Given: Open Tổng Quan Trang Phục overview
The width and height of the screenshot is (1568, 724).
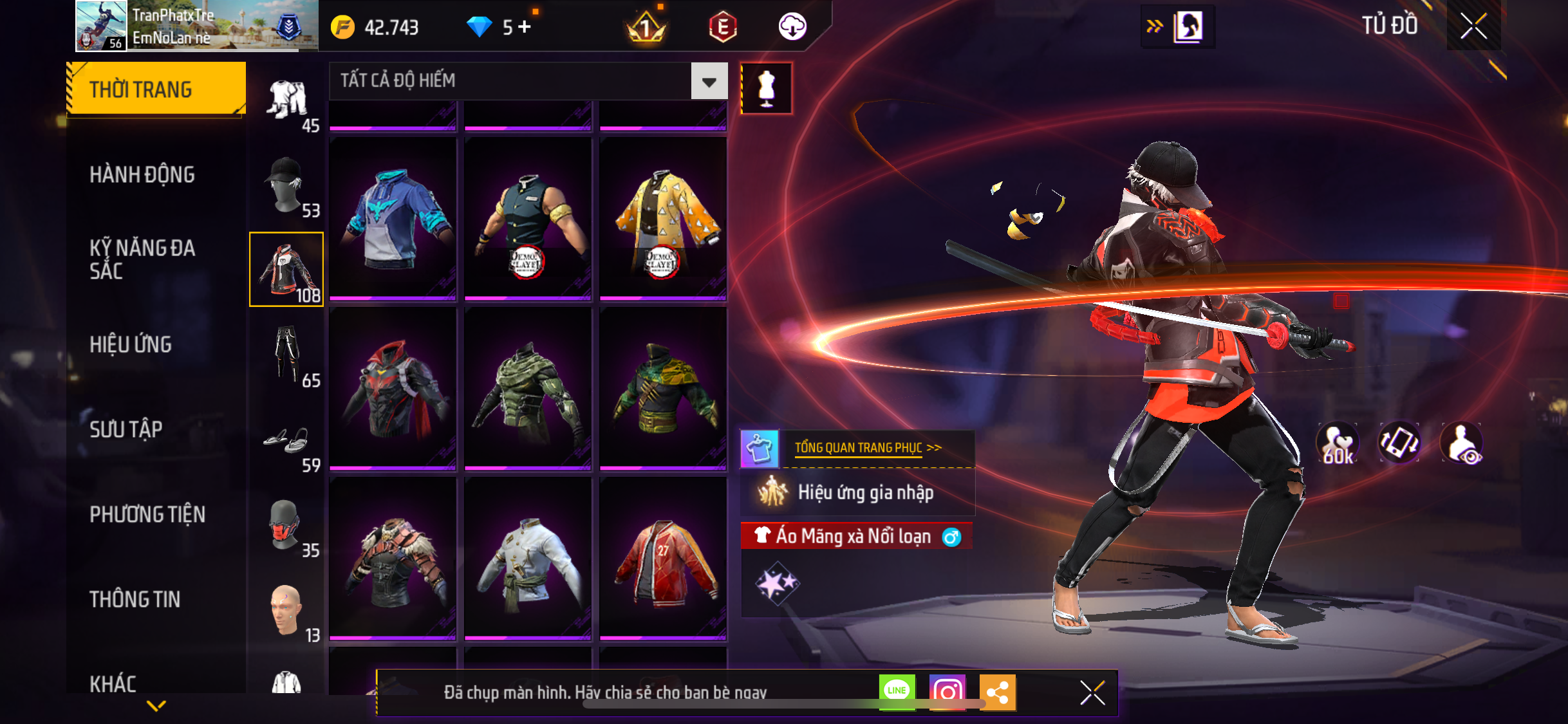Looking at the screenshot, I should coord(867,448).
